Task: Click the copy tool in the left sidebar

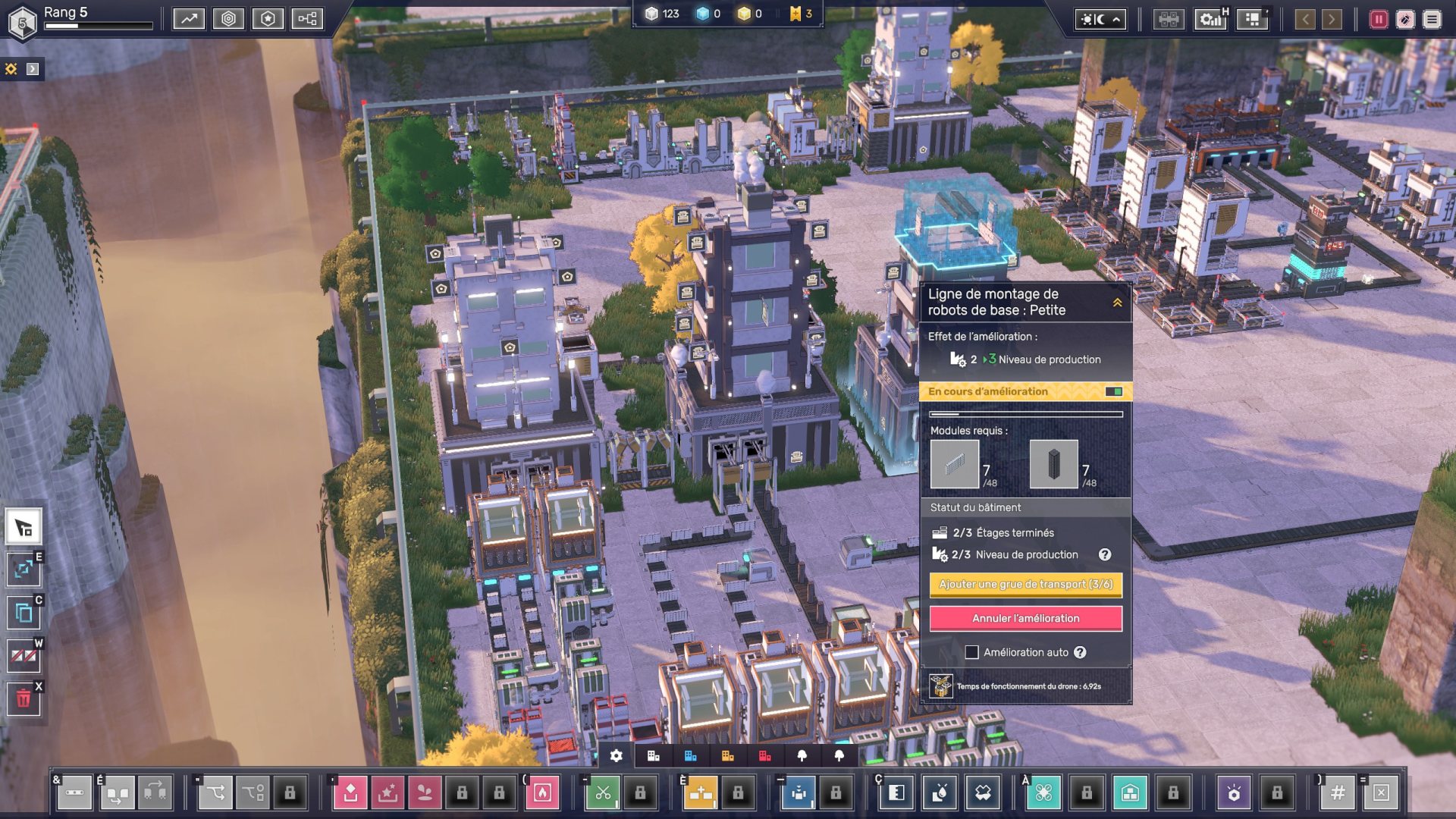Action: 24,613
